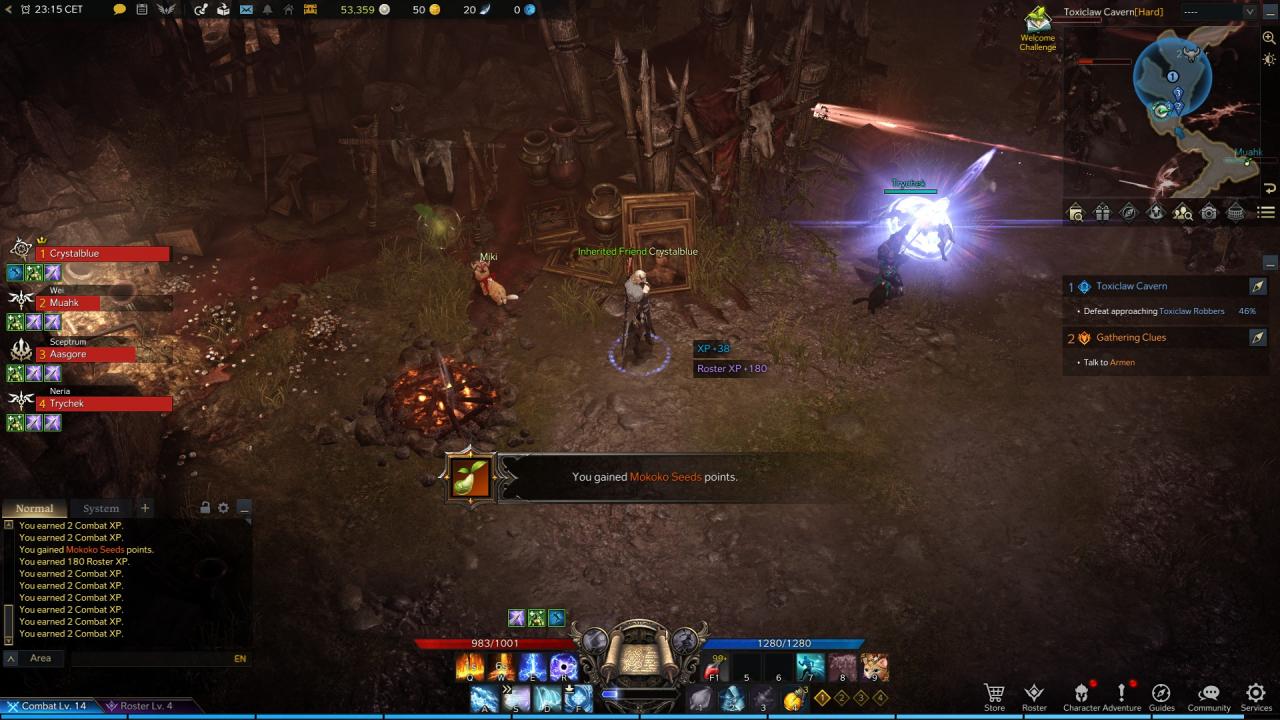1280x720 pixels.
Task: Open the chat settings gear
Action: tap(223, 508)
